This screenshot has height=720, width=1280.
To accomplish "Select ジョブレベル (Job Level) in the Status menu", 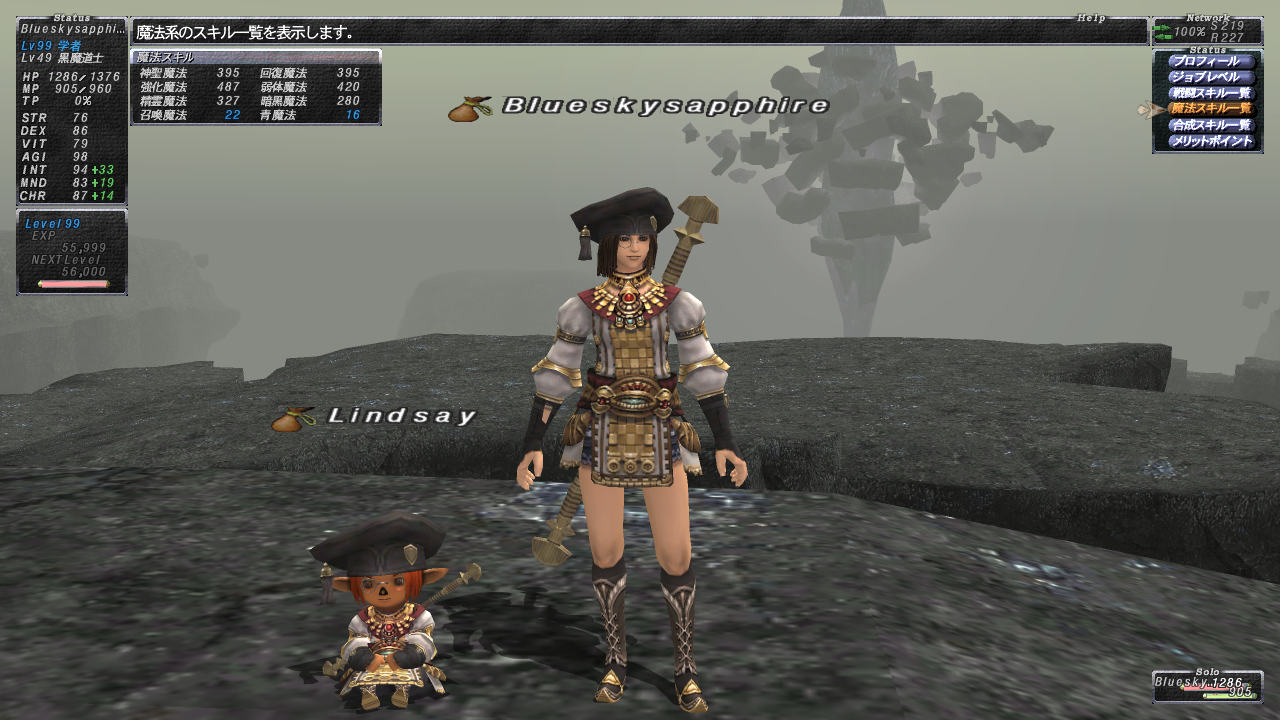I will tap(1210, 77).
